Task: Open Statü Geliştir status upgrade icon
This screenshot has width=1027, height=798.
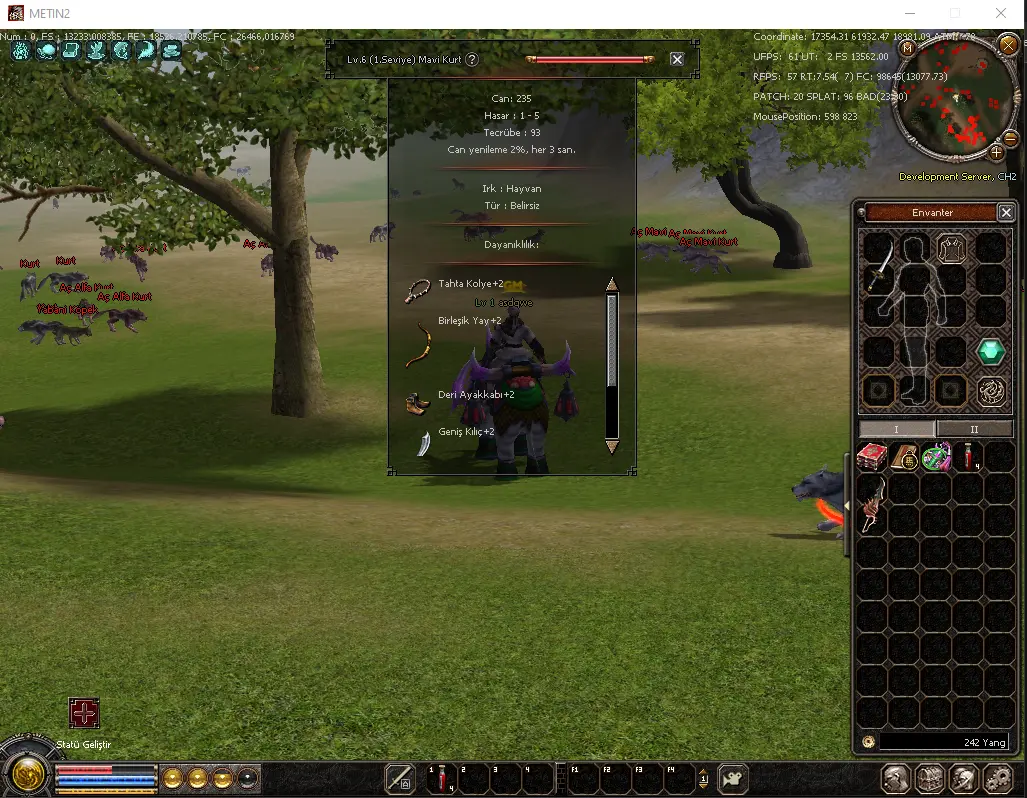Action: (84, 713)
